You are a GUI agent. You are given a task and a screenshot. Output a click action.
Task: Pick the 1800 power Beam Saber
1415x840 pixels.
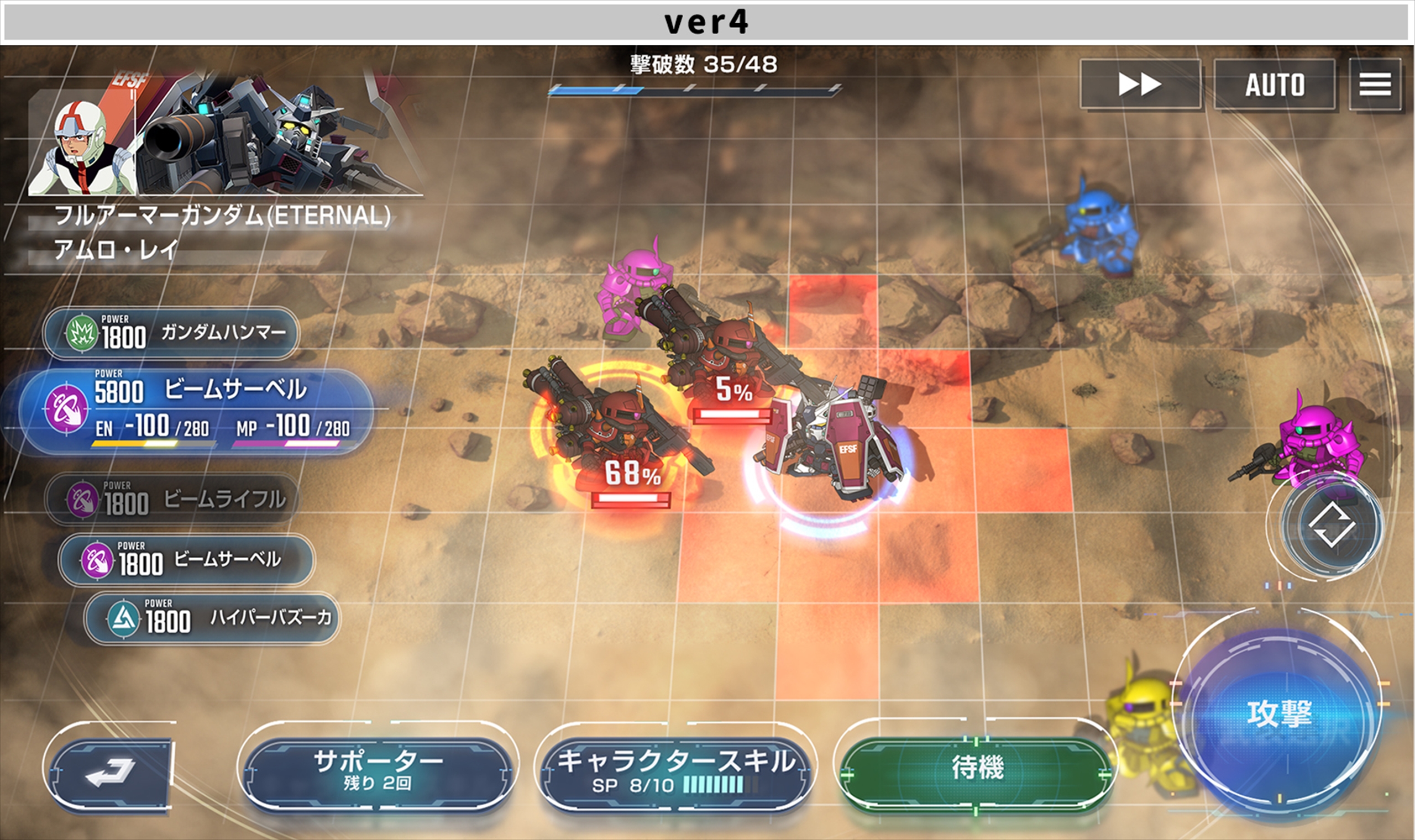pyautogui.click(x=186, y=560)
